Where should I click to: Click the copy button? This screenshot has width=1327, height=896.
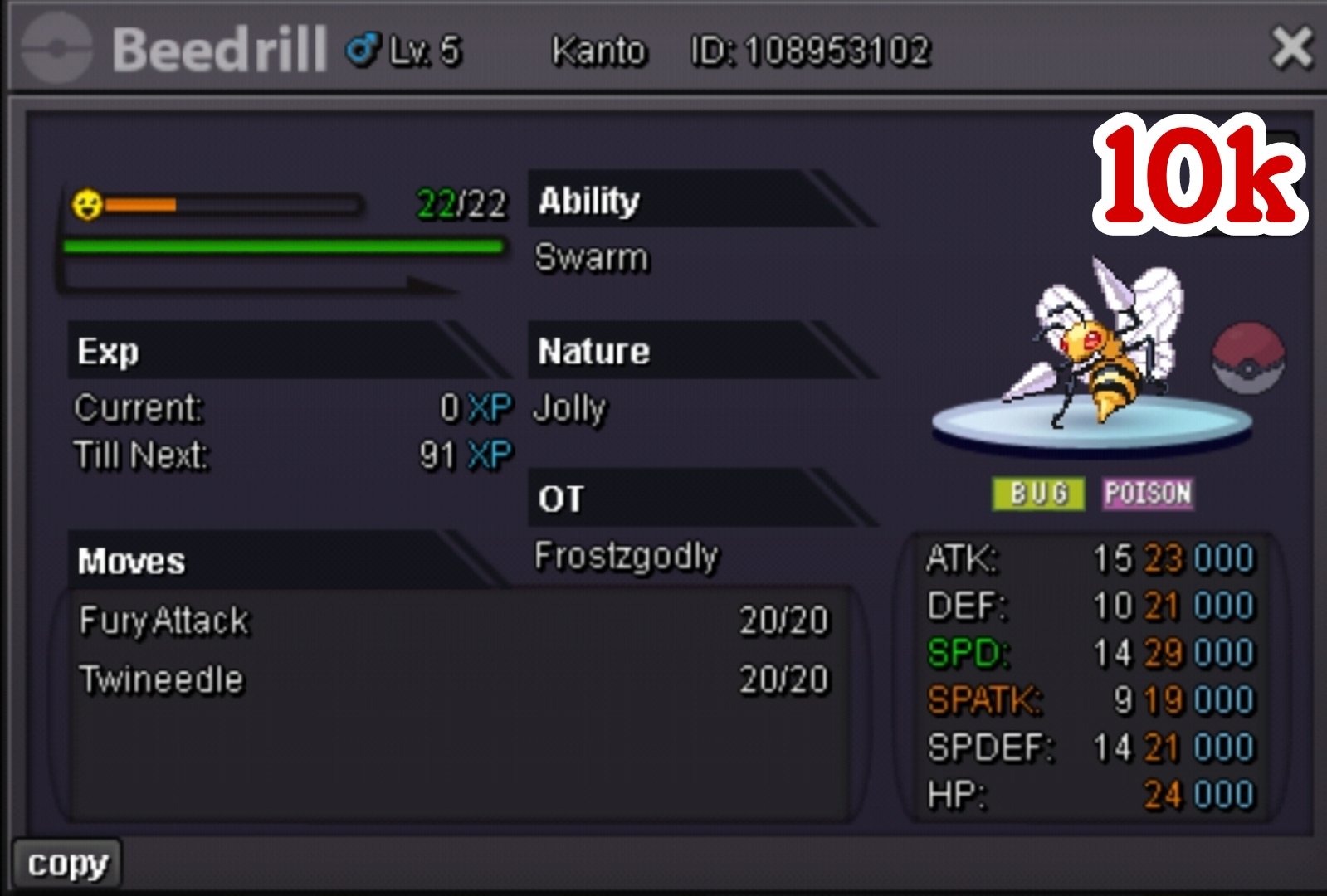[67, 864]
